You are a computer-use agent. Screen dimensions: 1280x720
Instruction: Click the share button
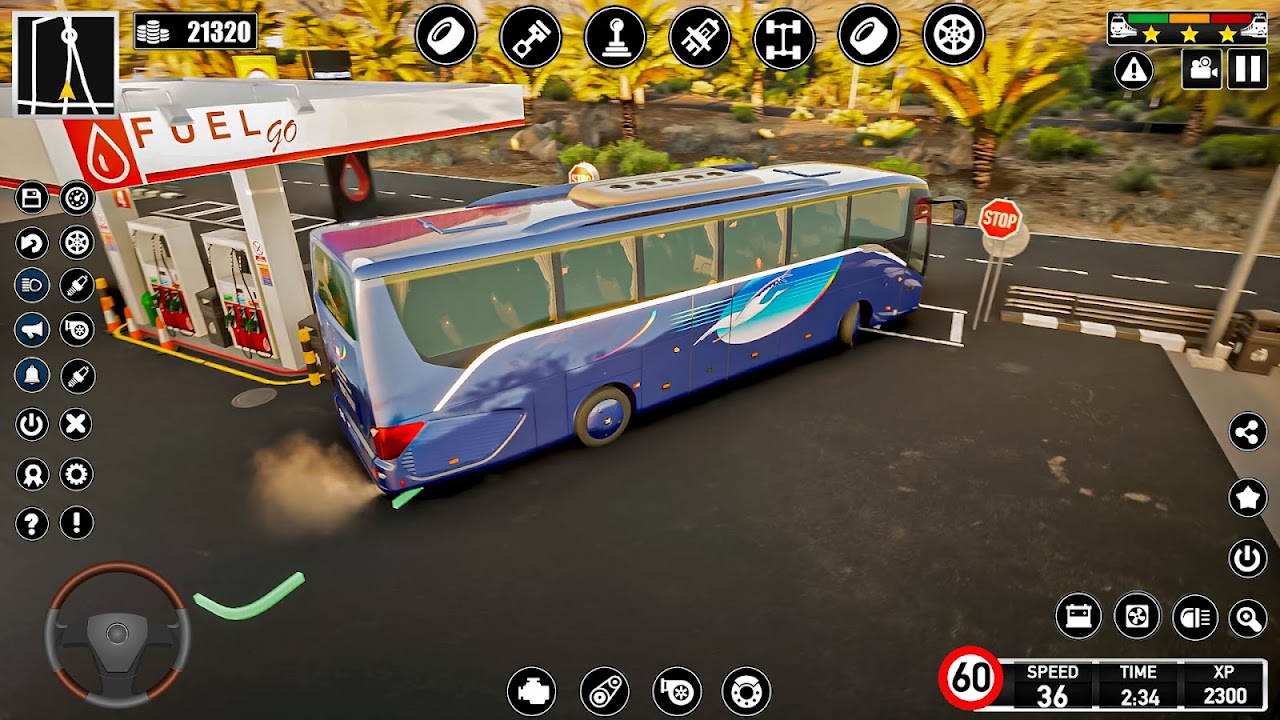[1247, 433]
